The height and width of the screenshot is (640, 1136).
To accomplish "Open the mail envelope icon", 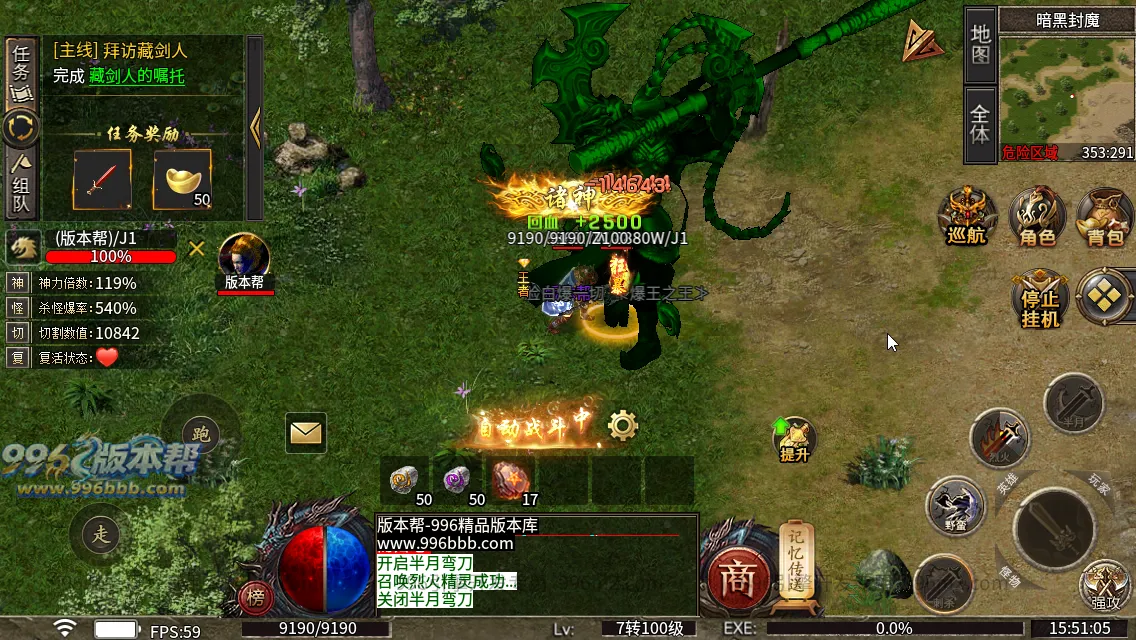I will pos(306,432).
